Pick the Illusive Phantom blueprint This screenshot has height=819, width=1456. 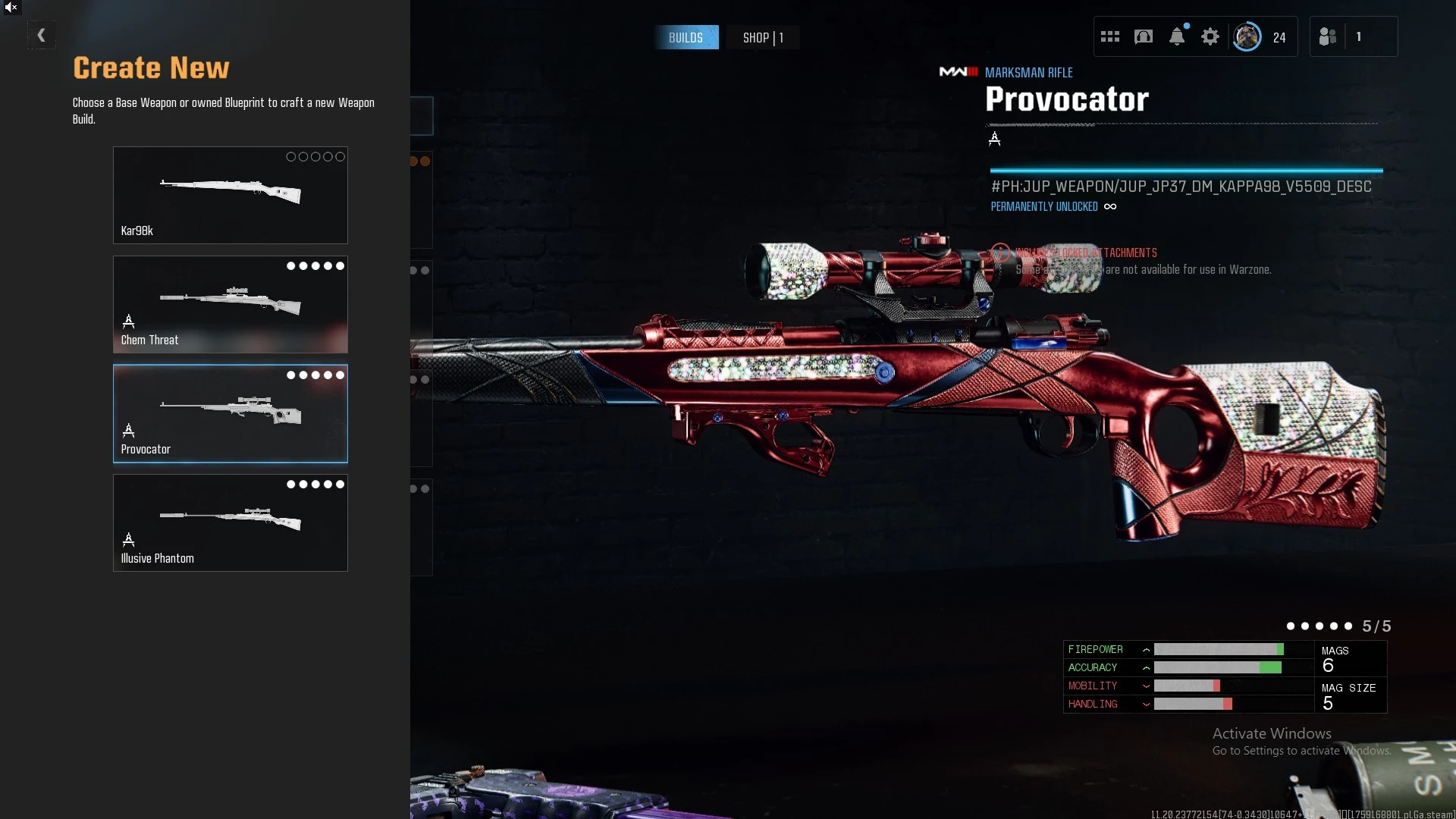click(x=230, y=522)
